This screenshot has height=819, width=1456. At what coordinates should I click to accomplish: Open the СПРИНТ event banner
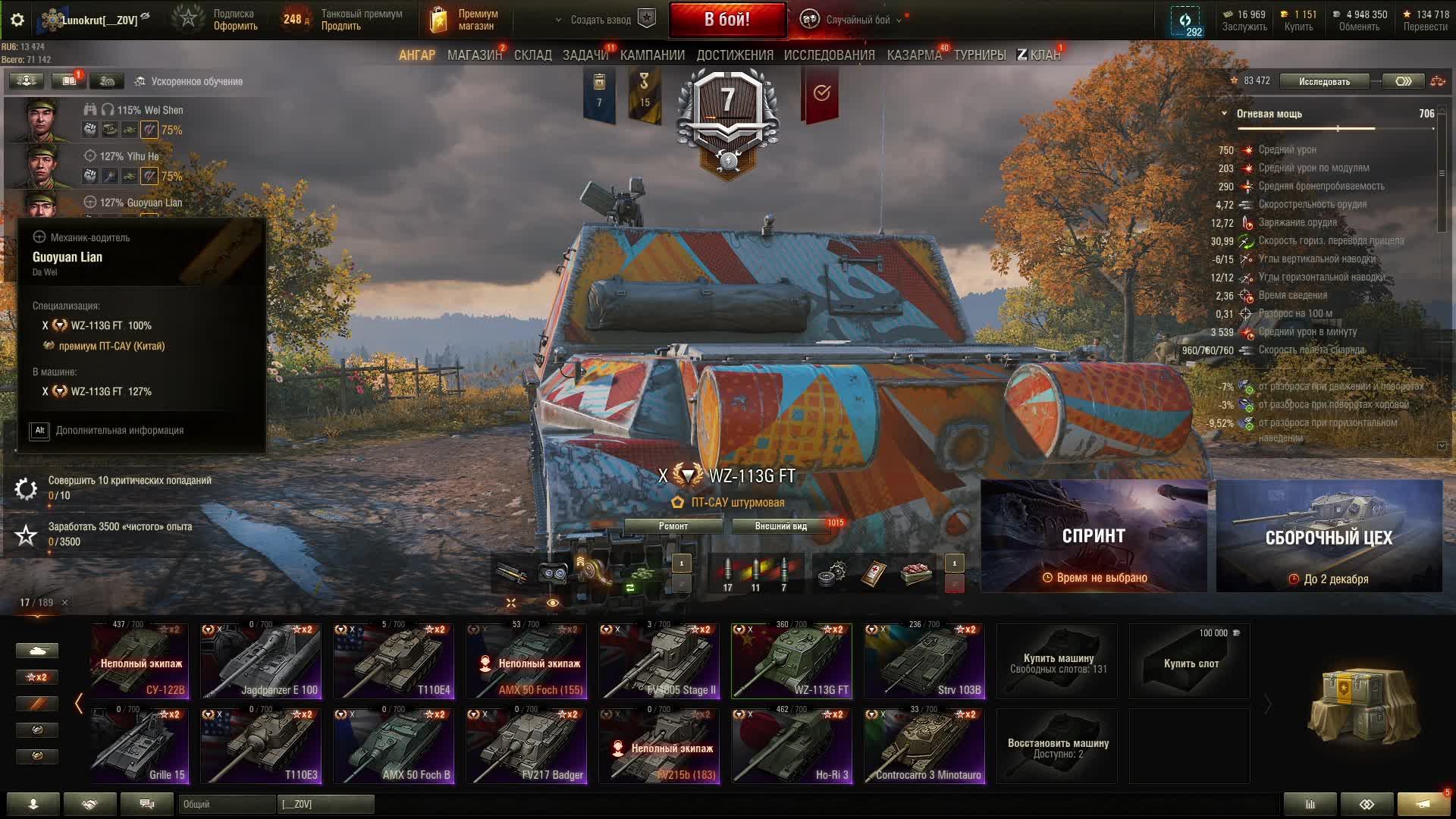pyautogui.click(x=1094, y=536)
